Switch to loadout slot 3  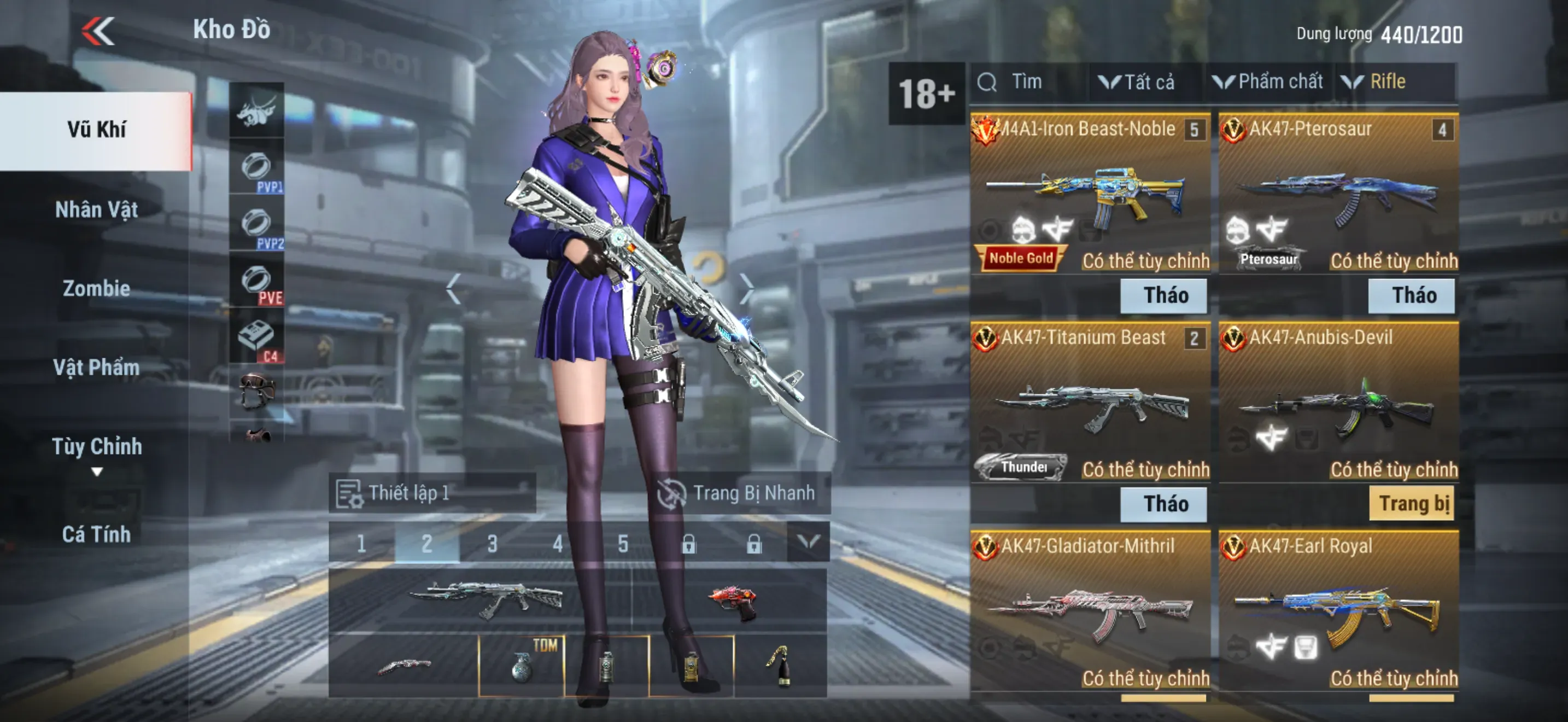click(x=493, y=543)
